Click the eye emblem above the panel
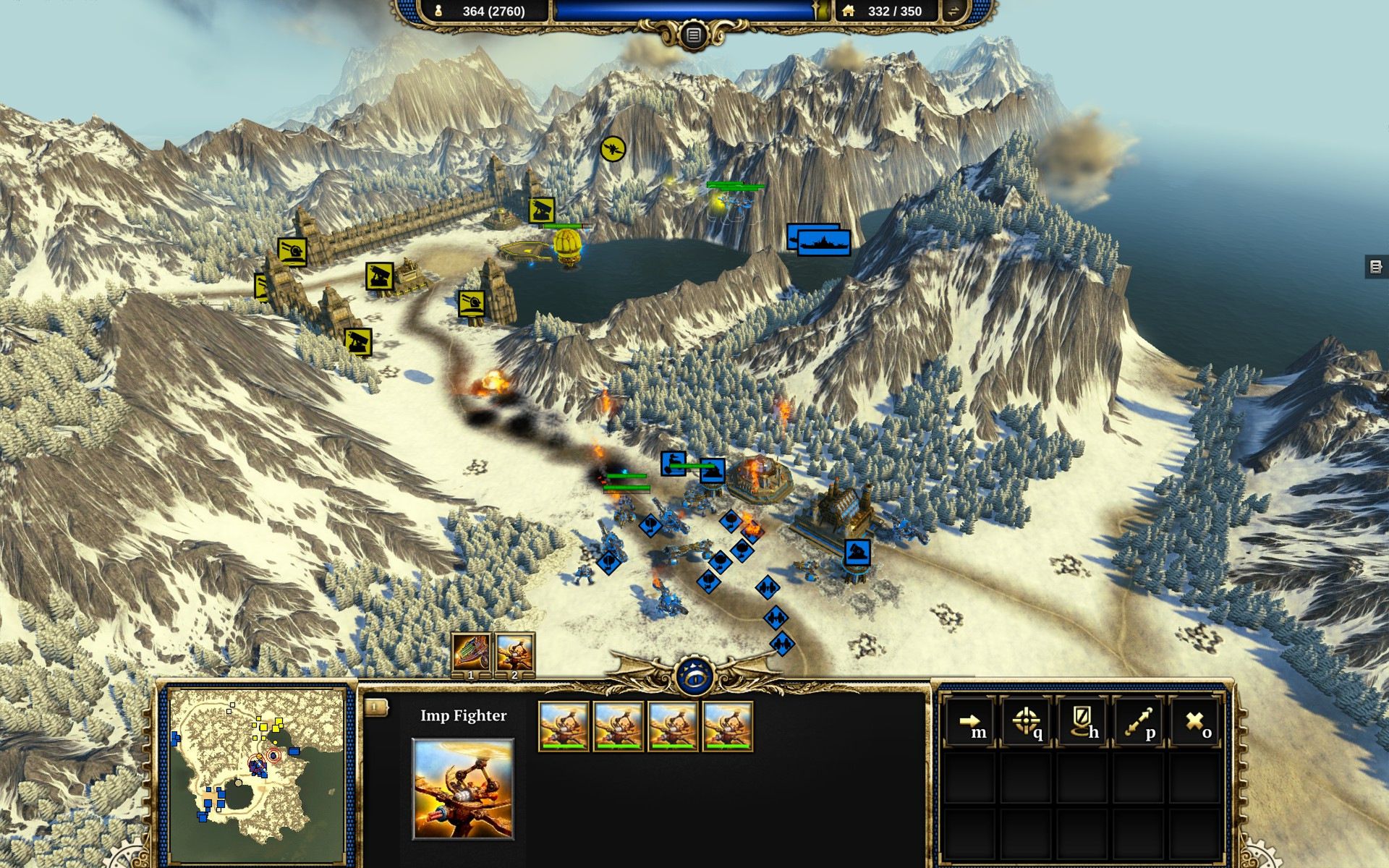The image size is (1389, 868). click(x=694, y=677)
